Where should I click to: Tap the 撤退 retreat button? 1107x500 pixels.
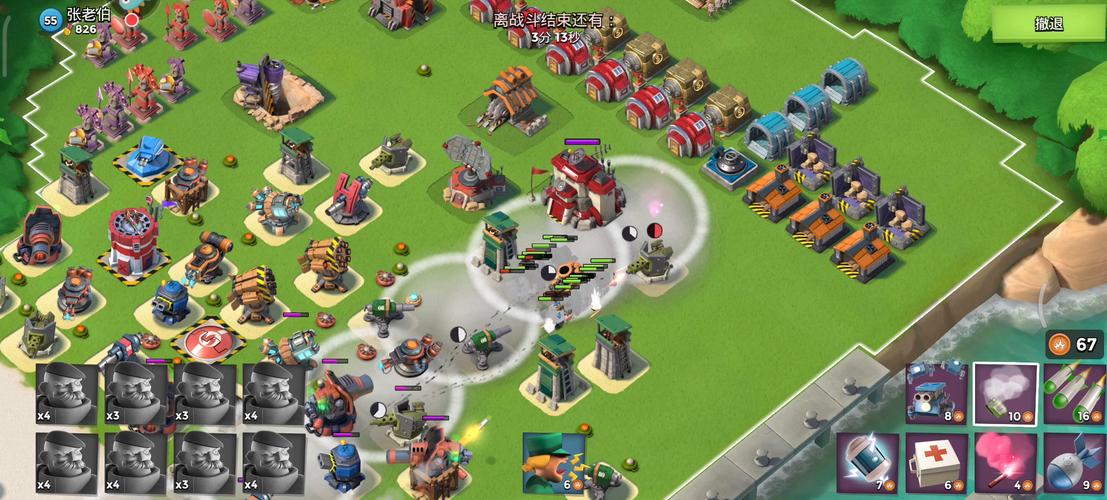point(1048,25)
